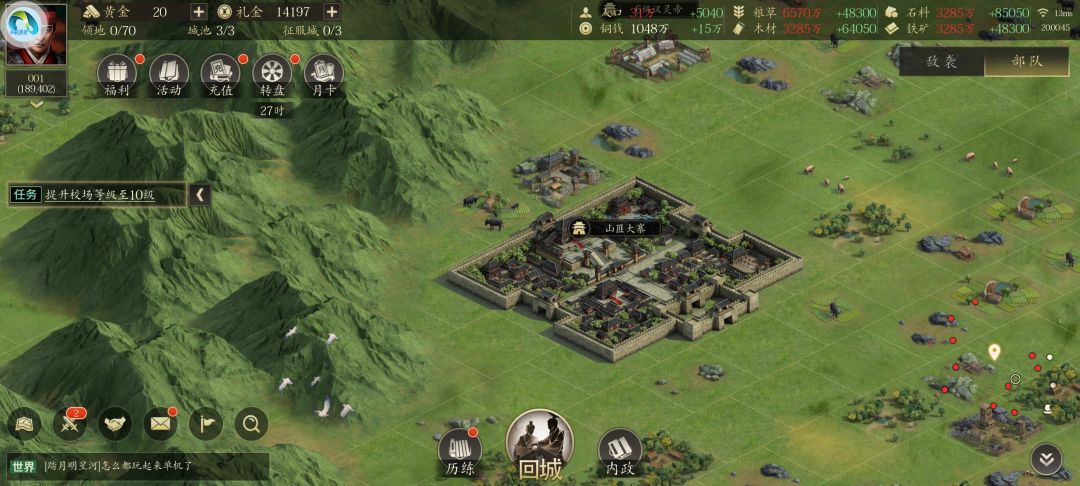The image size is (1080, 486).
Task: Add more 黄金 gold with plus button
Action: click(198, 12)
